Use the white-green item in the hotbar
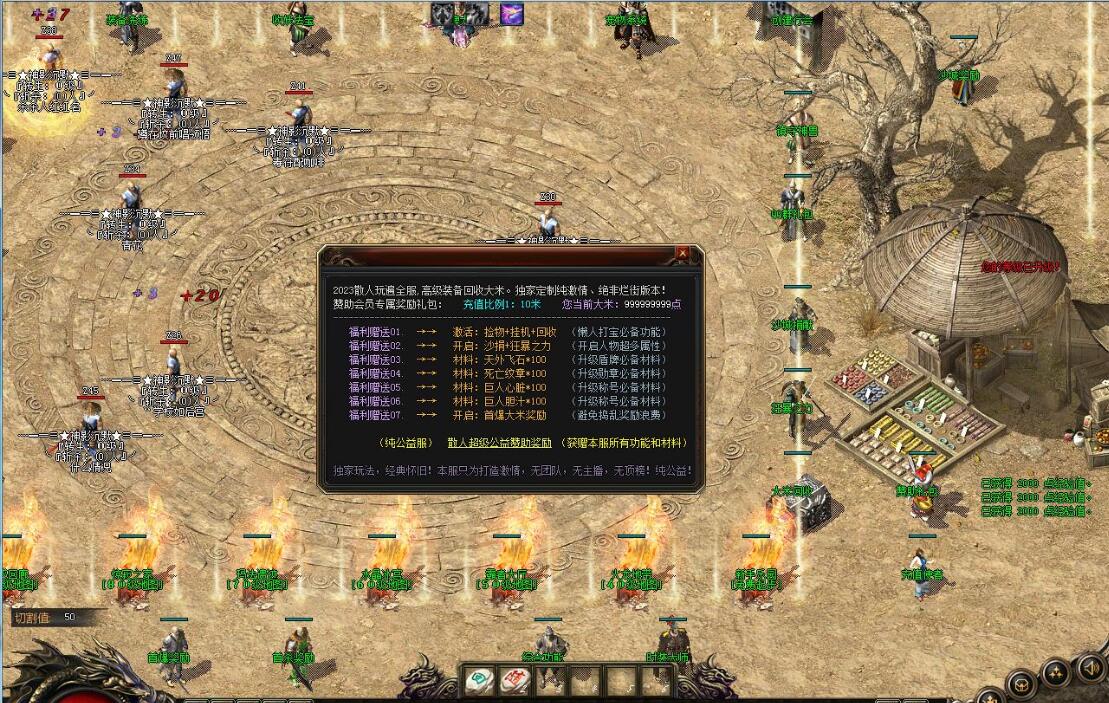This screenshot has width=1109, height=703. click(480, 682)
